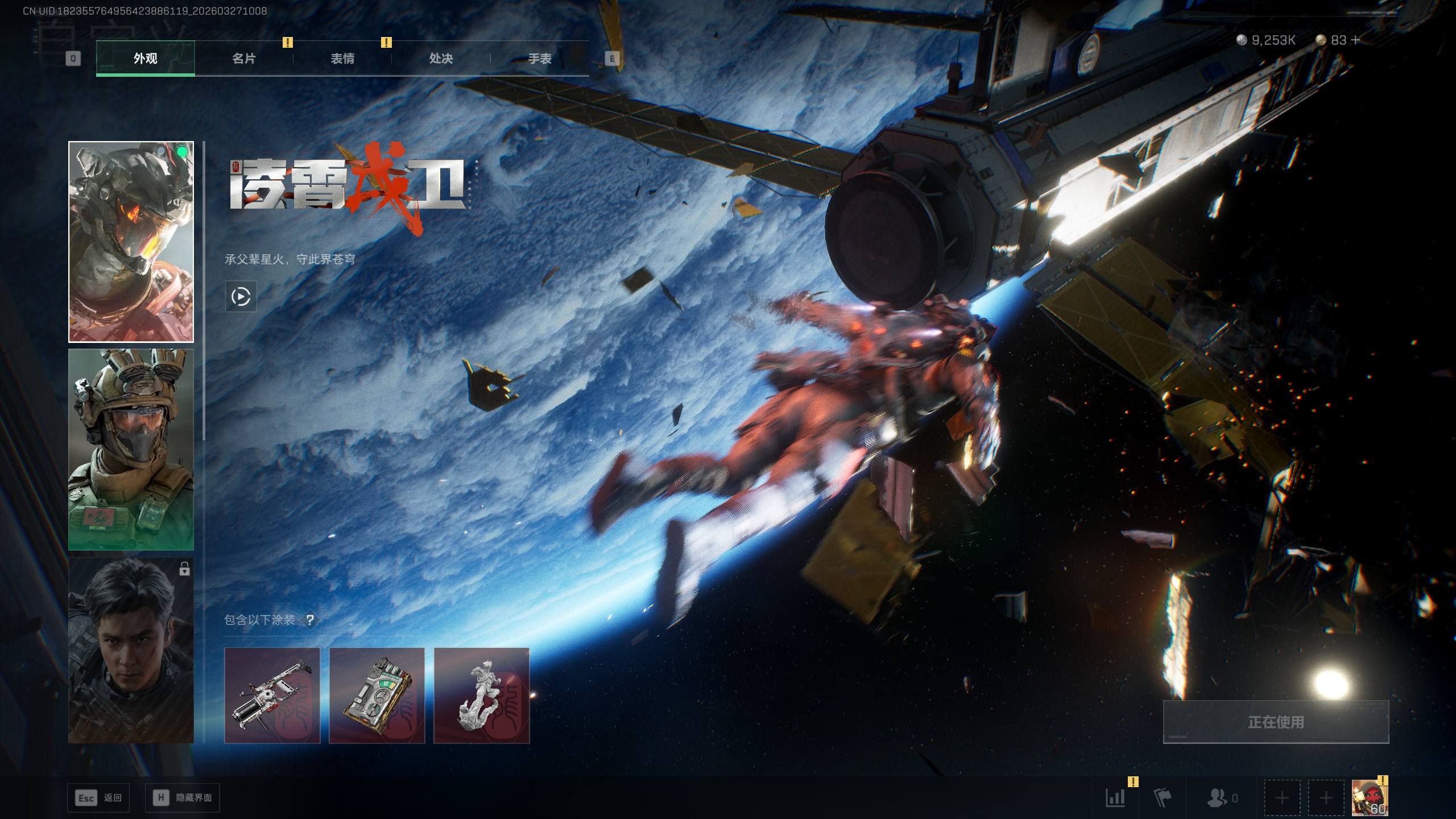
Task: Choose the tan tactical helmet soldier skin
Action: (131, 449)
